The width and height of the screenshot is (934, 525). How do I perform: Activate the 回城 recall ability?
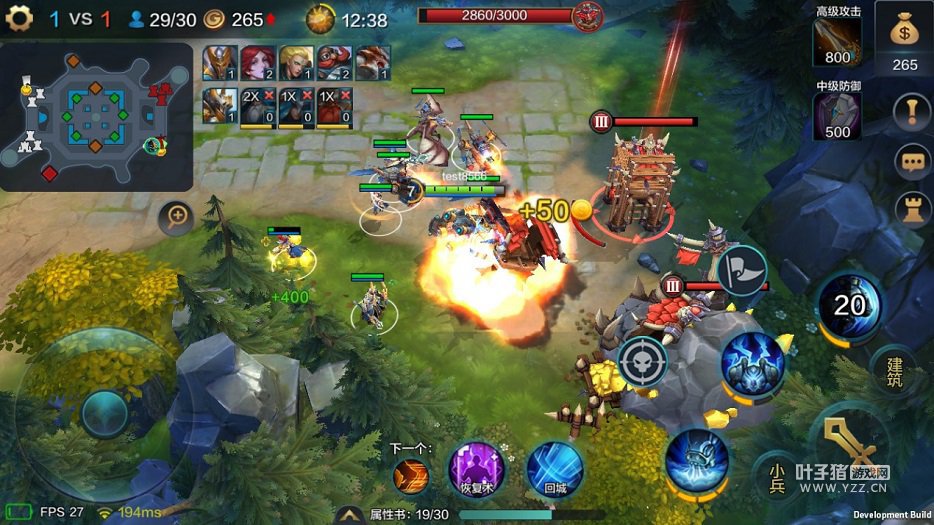554,469
